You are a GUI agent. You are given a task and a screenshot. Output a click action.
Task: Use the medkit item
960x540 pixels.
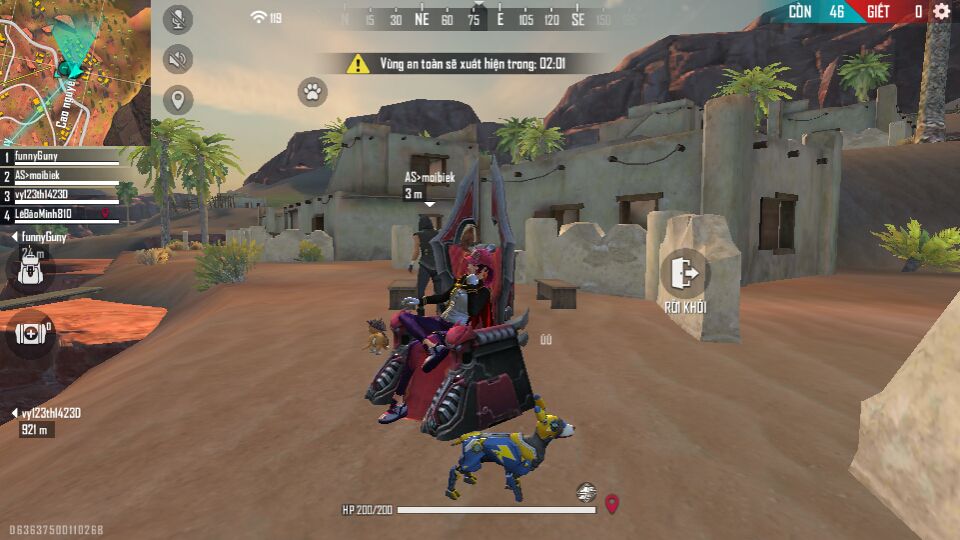[x=30, y=333]
